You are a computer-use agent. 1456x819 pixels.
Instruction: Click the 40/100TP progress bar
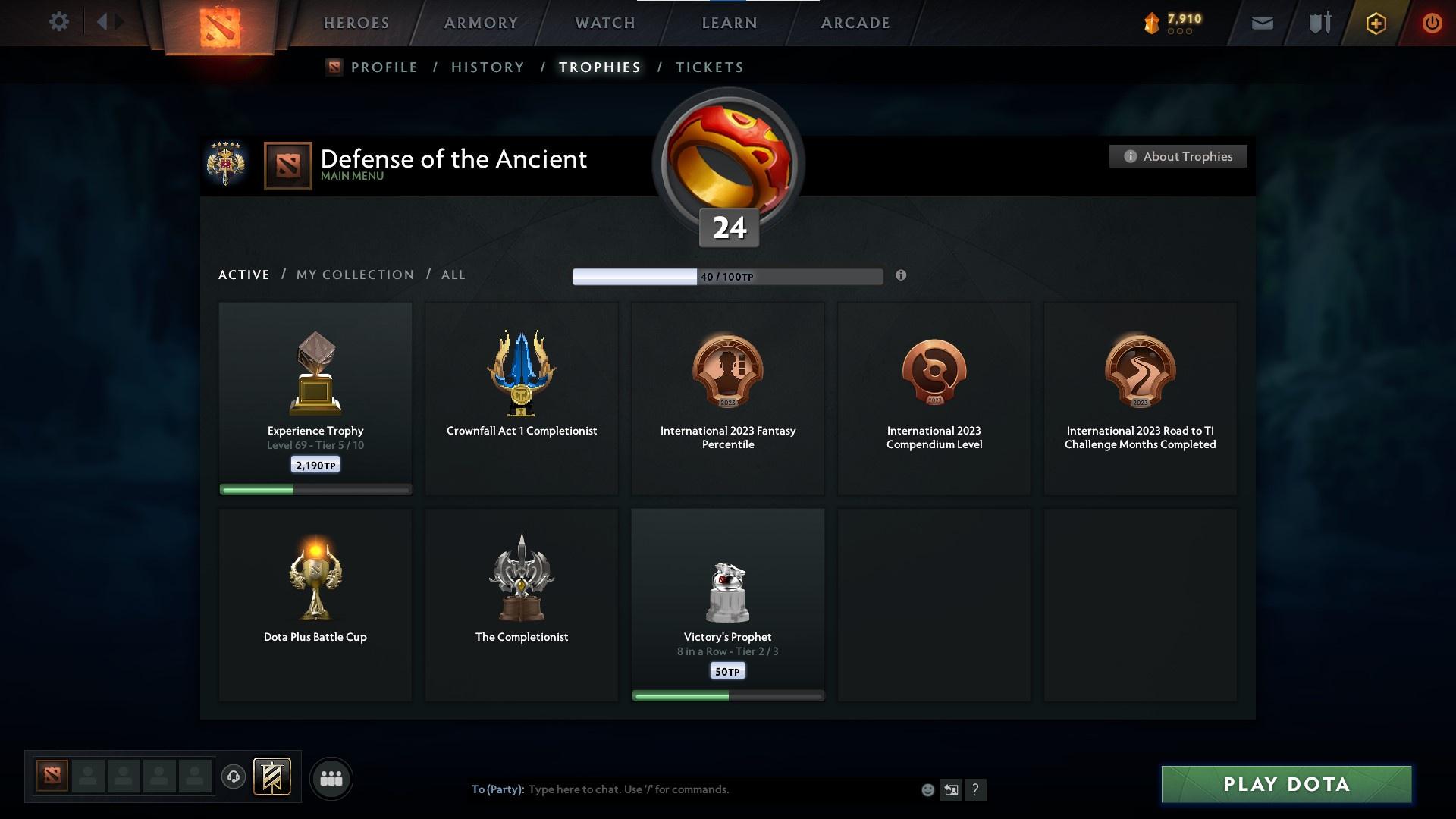(x=728, y=276)
